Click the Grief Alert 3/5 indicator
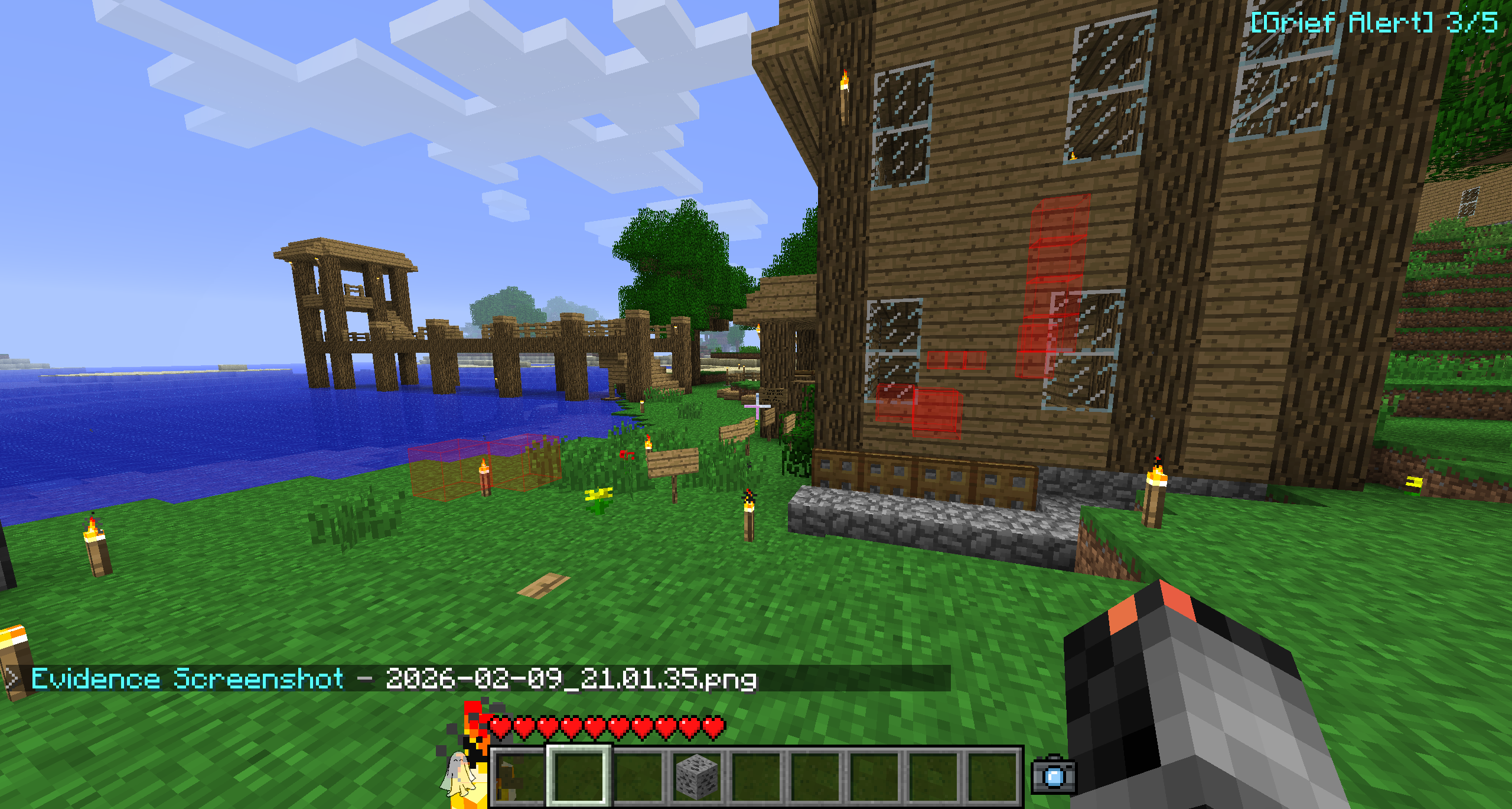The width and height of the screenshot is (1512, 809). click(1374, 24)
